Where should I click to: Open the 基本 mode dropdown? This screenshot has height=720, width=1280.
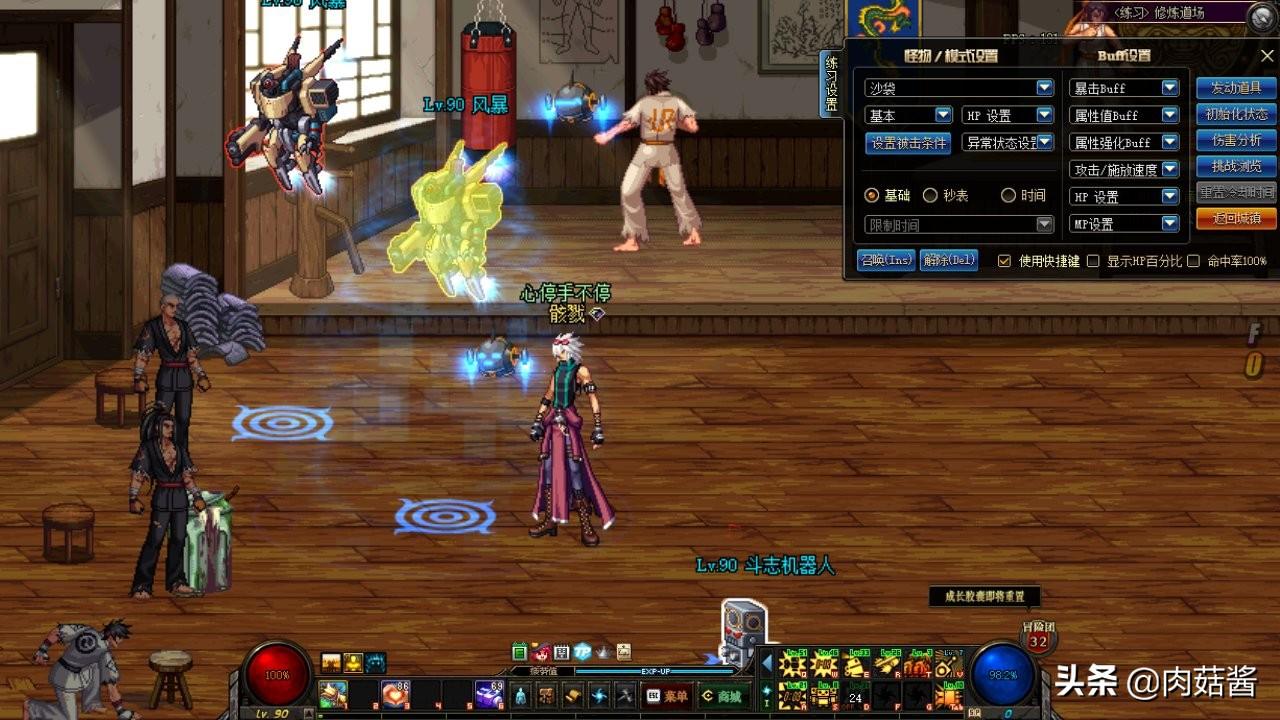[x=908, y=116]
